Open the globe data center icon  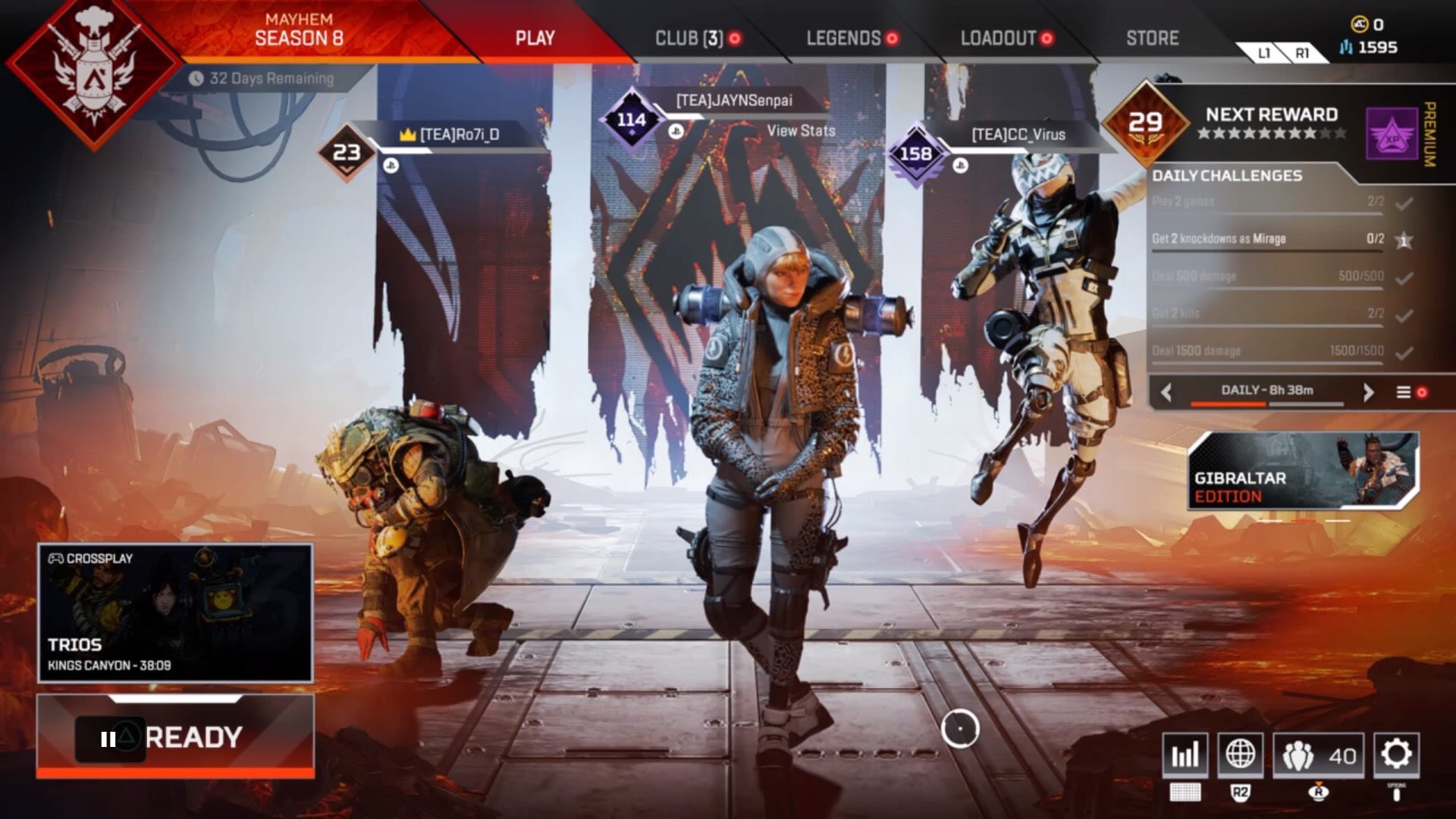tap(1241, 755)
